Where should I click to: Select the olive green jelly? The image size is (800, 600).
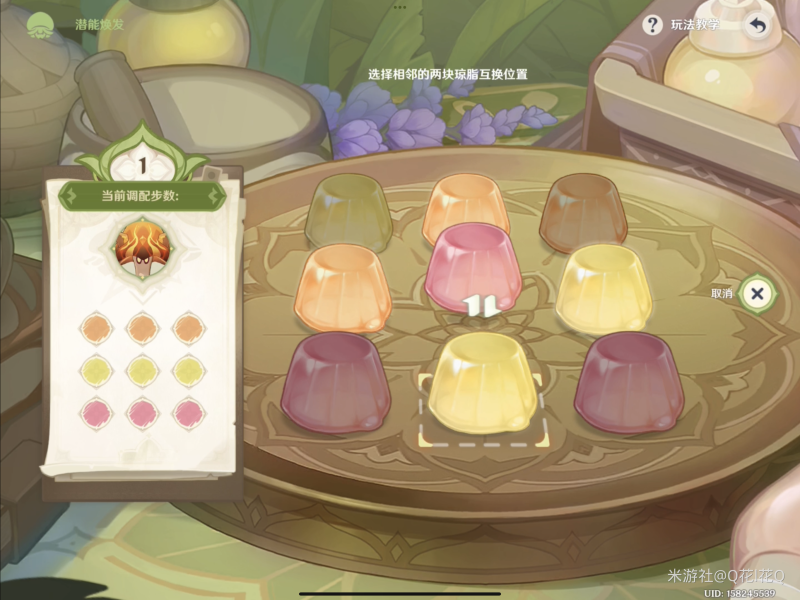(x=348, y=211)
